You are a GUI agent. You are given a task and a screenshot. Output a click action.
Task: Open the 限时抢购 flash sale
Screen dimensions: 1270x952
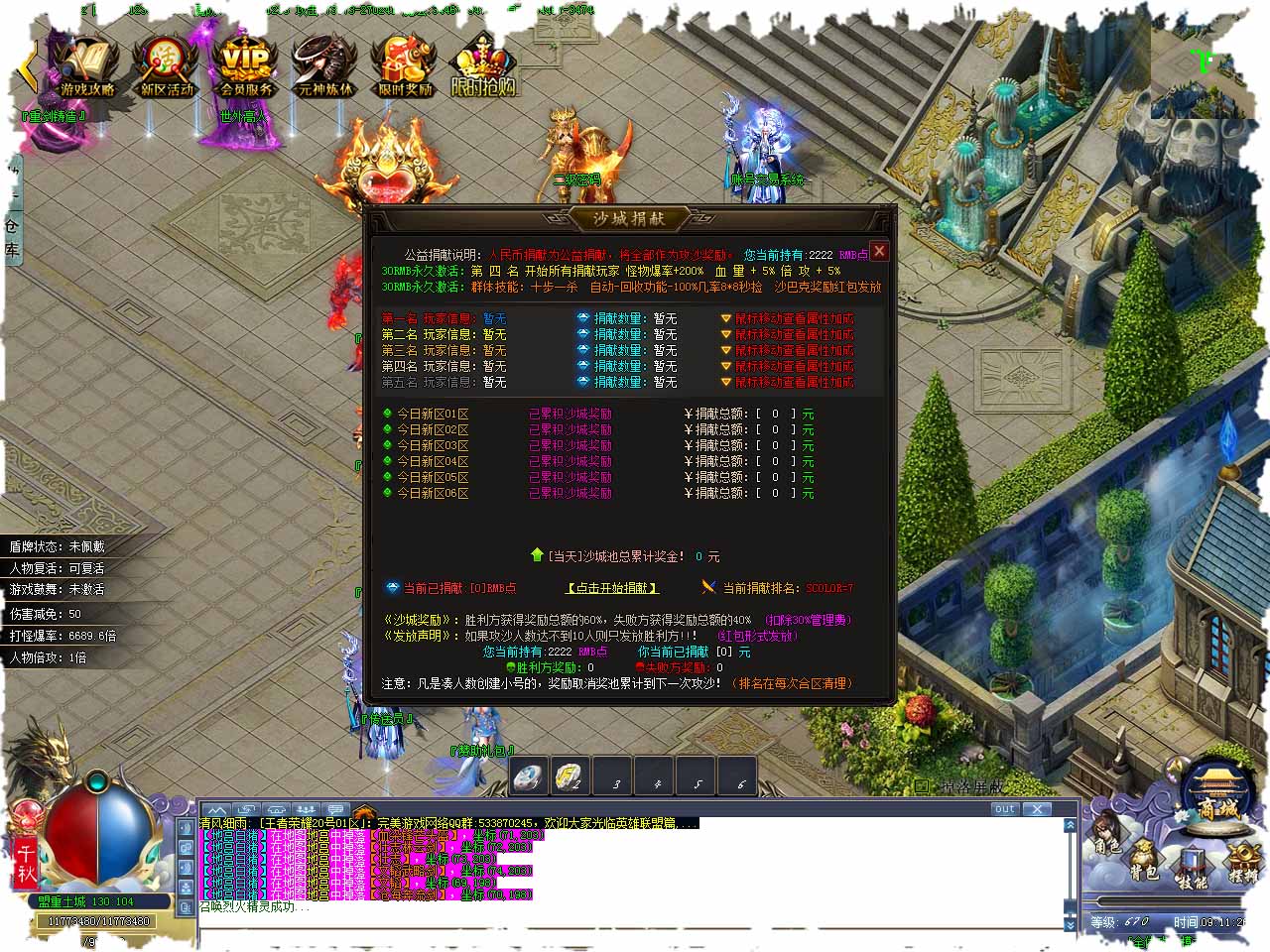pyautogui.click(x=484, y=67)
